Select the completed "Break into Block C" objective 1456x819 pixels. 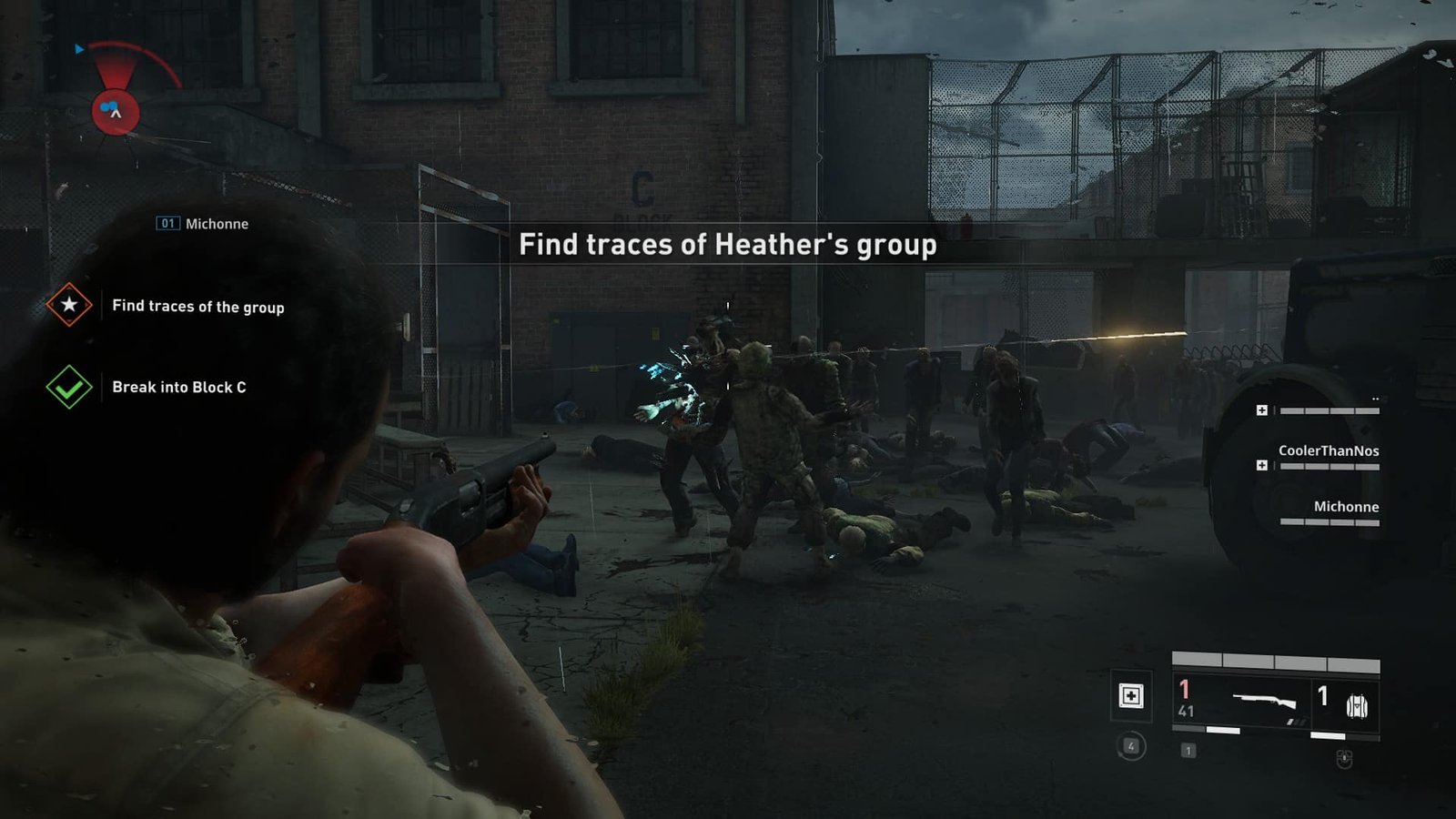[178, 388]
